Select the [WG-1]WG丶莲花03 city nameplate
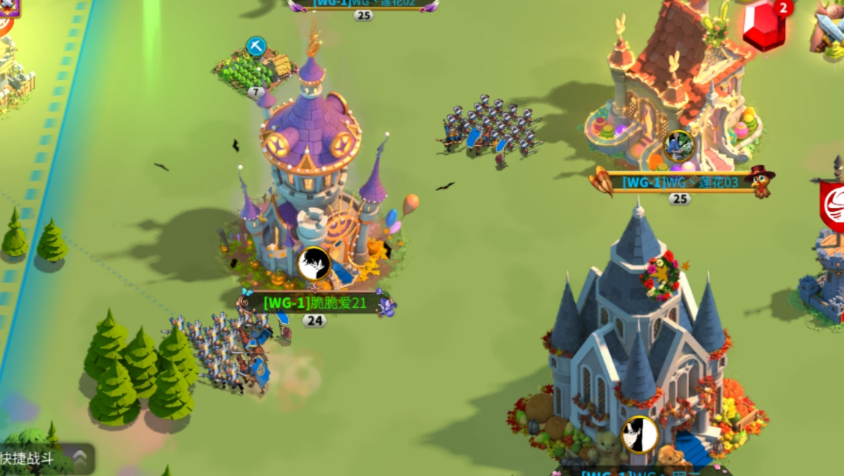The width and height of the screenshot is (844, 476). 680,182
